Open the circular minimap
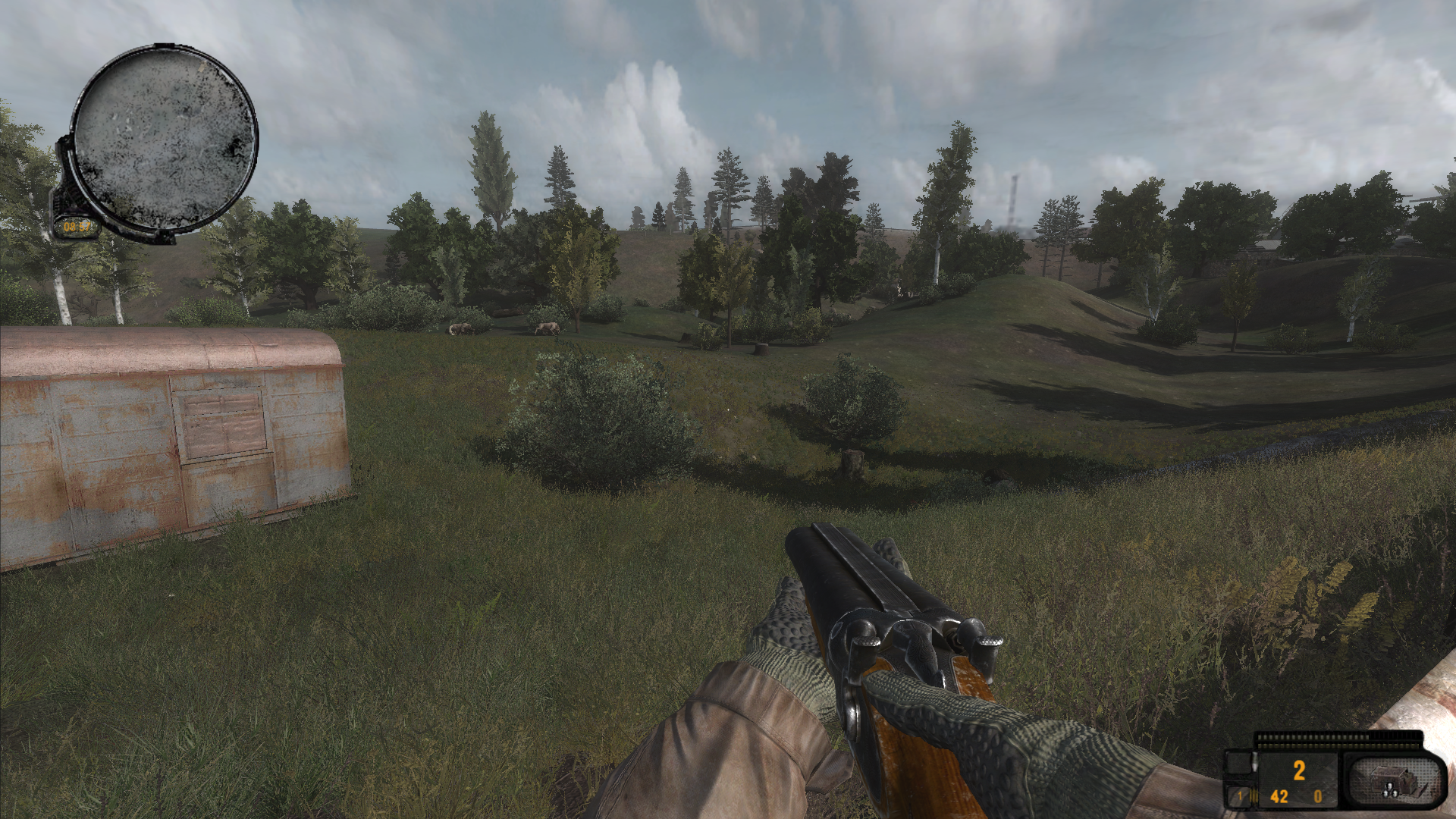Viewport: 1456px width, 819px height. tap(165, 139)
